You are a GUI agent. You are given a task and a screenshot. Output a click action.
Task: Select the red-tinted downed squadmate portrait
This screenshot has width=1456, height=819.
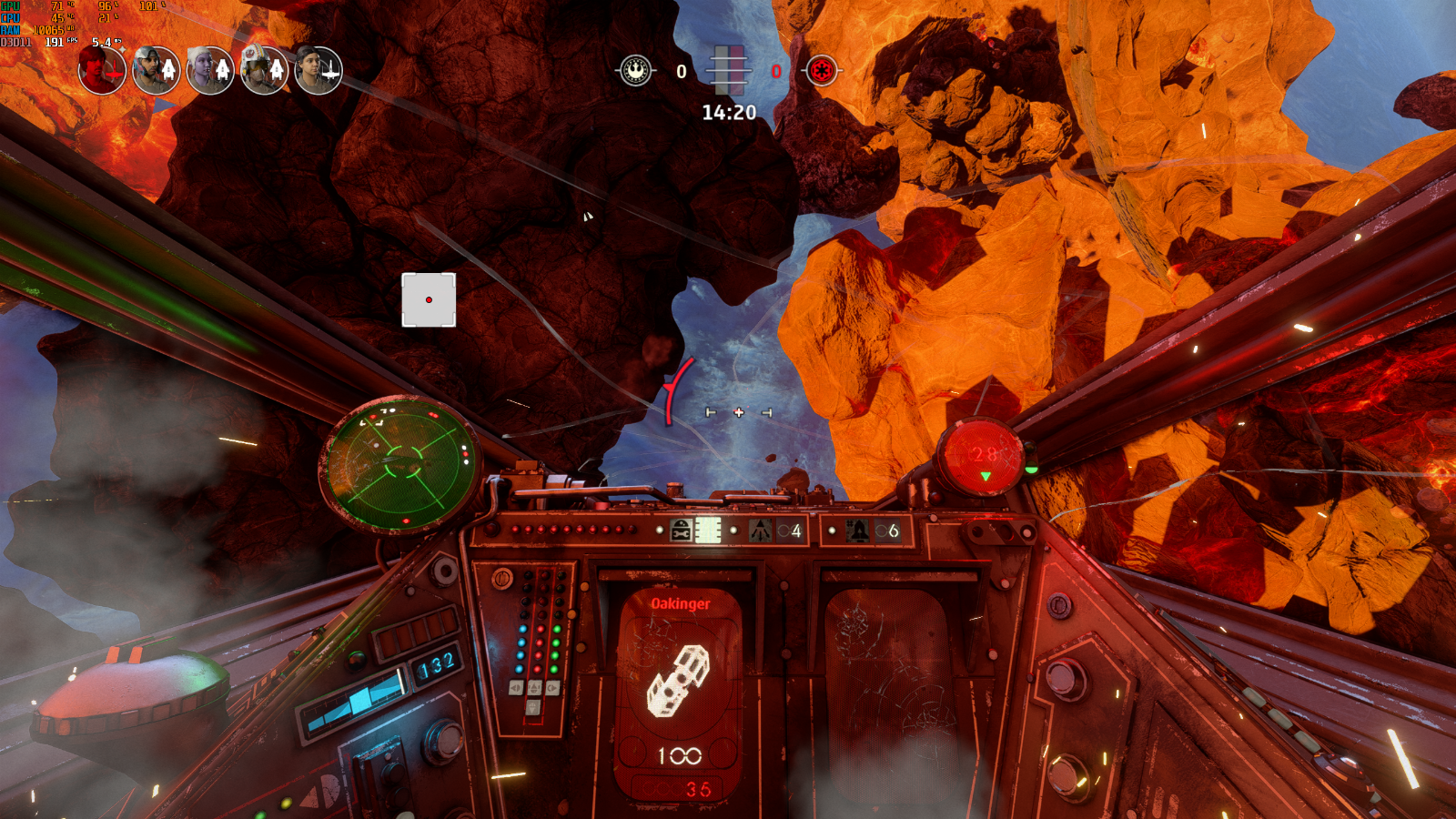coord(102,70)
